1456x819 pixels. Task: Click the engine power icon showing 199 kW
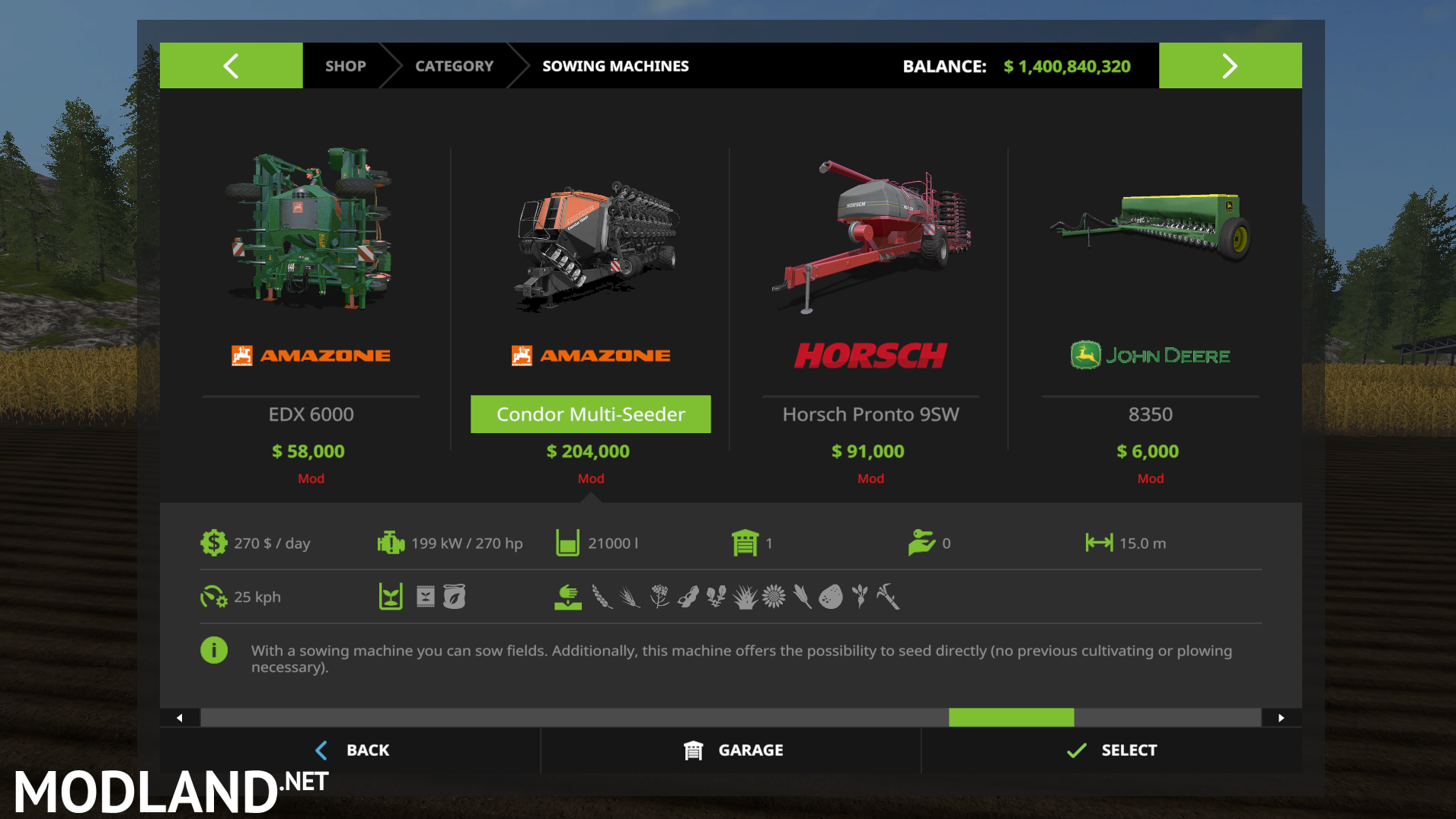click(391, 543)
